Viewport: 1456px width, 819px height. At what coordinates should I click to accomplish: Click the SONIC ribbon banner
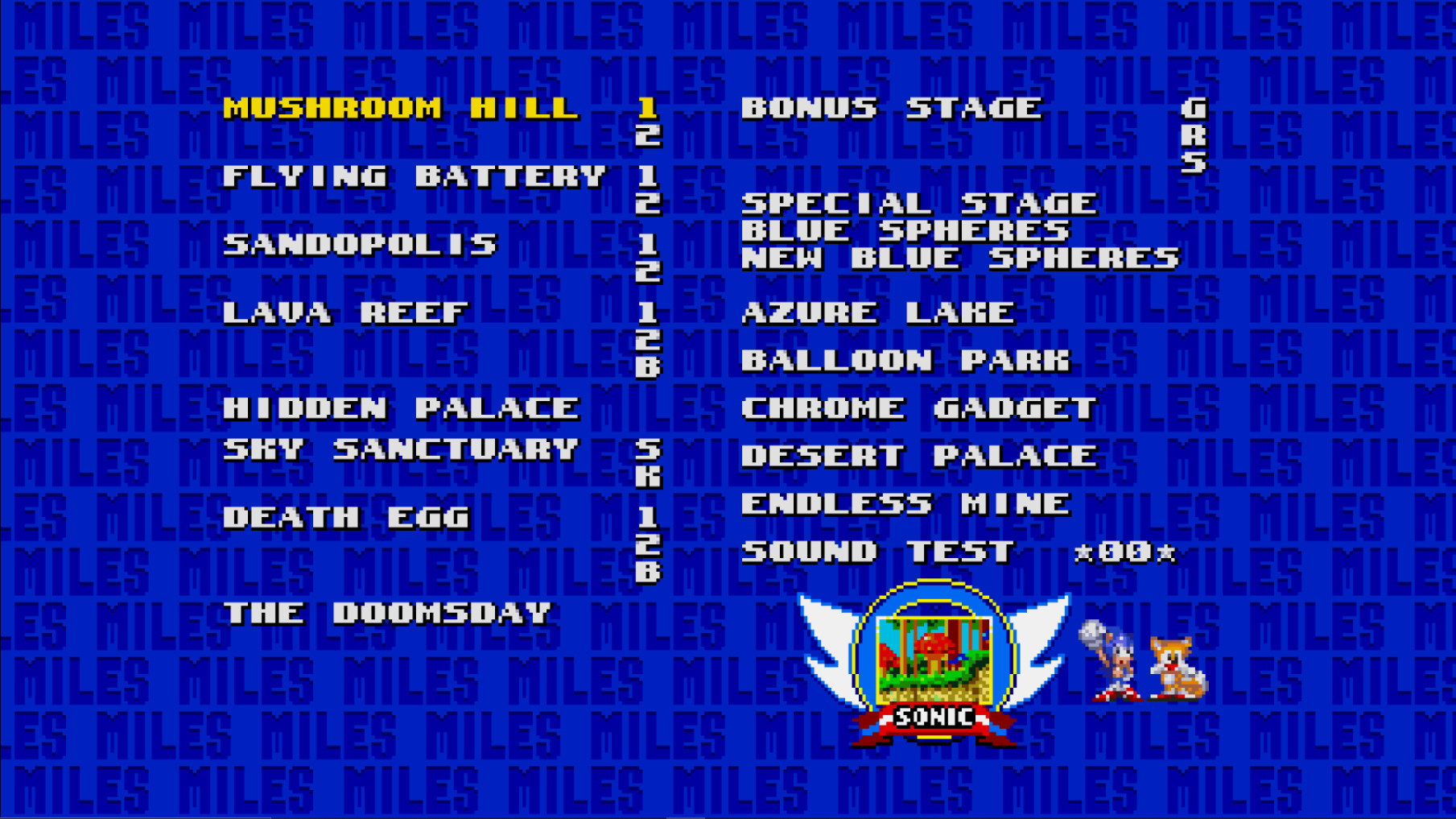pos(935,721)
